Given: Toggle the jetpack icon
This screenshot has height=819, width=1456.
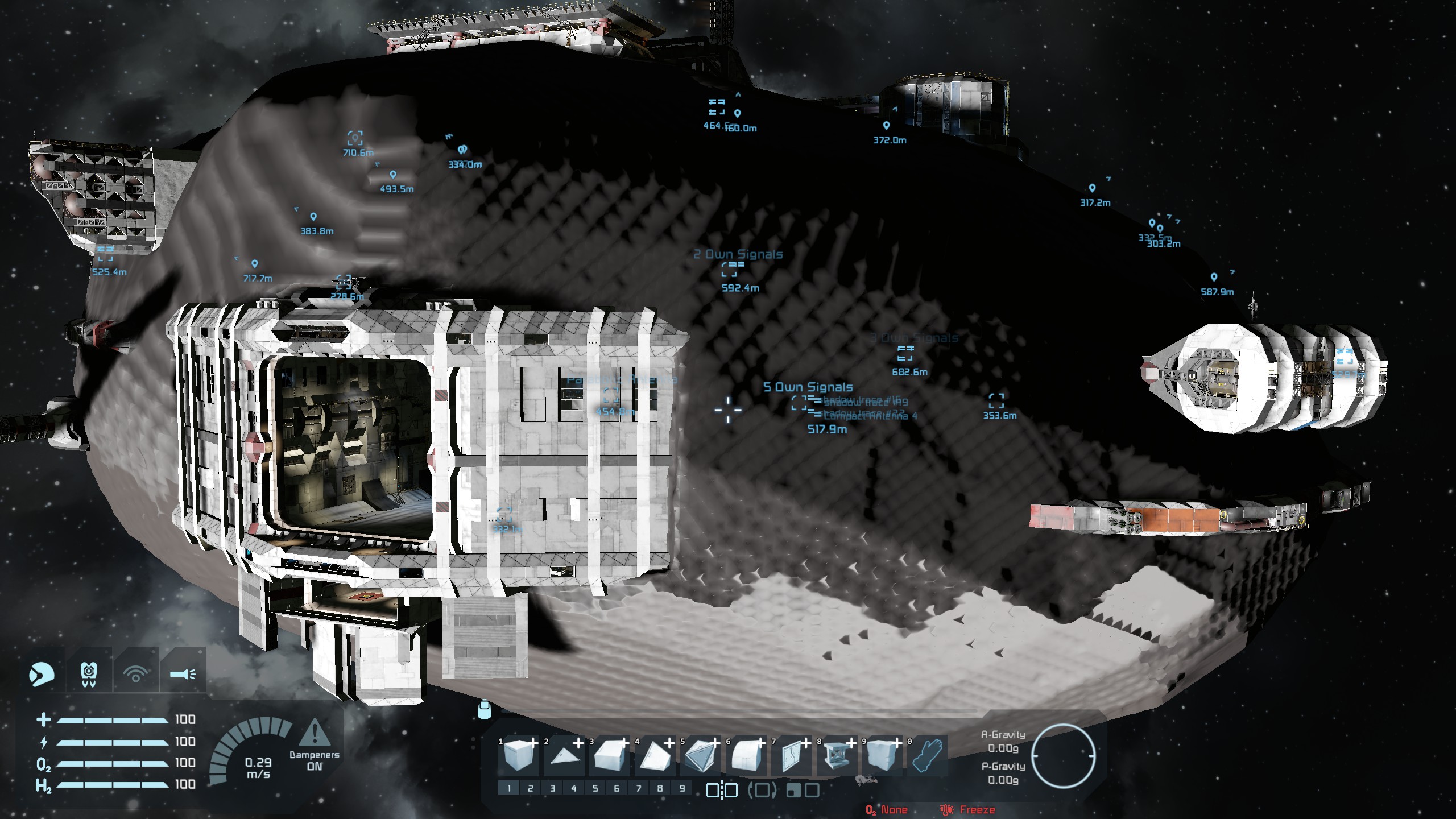Looking at the screenshot, I should click(89, 675).
